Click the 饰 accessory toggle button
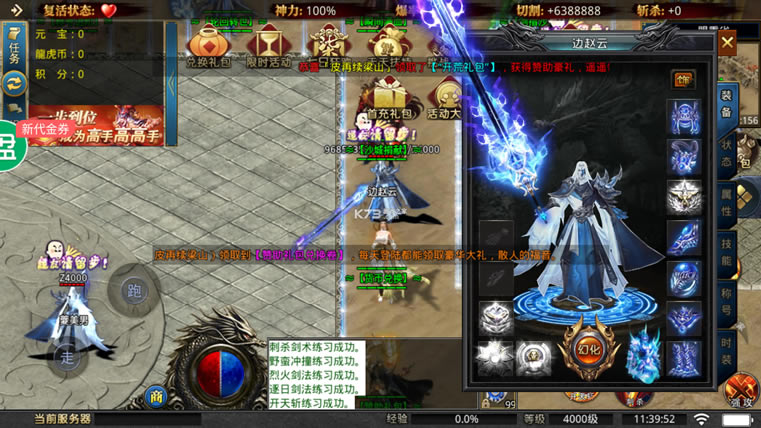The width and height of the screenshot is (761, 428). coord(684,79)
